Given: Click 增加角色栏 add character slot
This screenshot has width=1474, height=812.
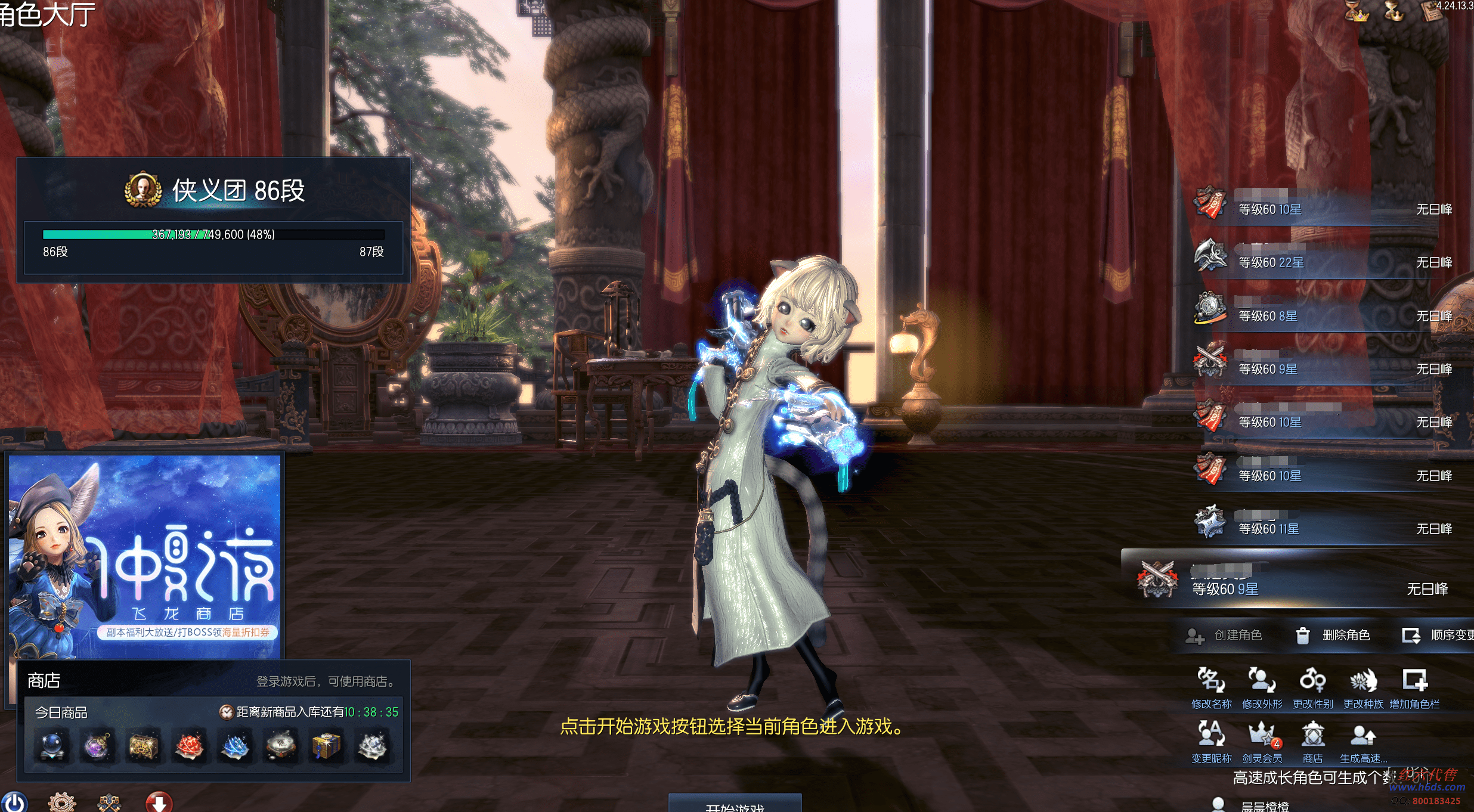Looking at the screenshot, I should pos(1414,688).
